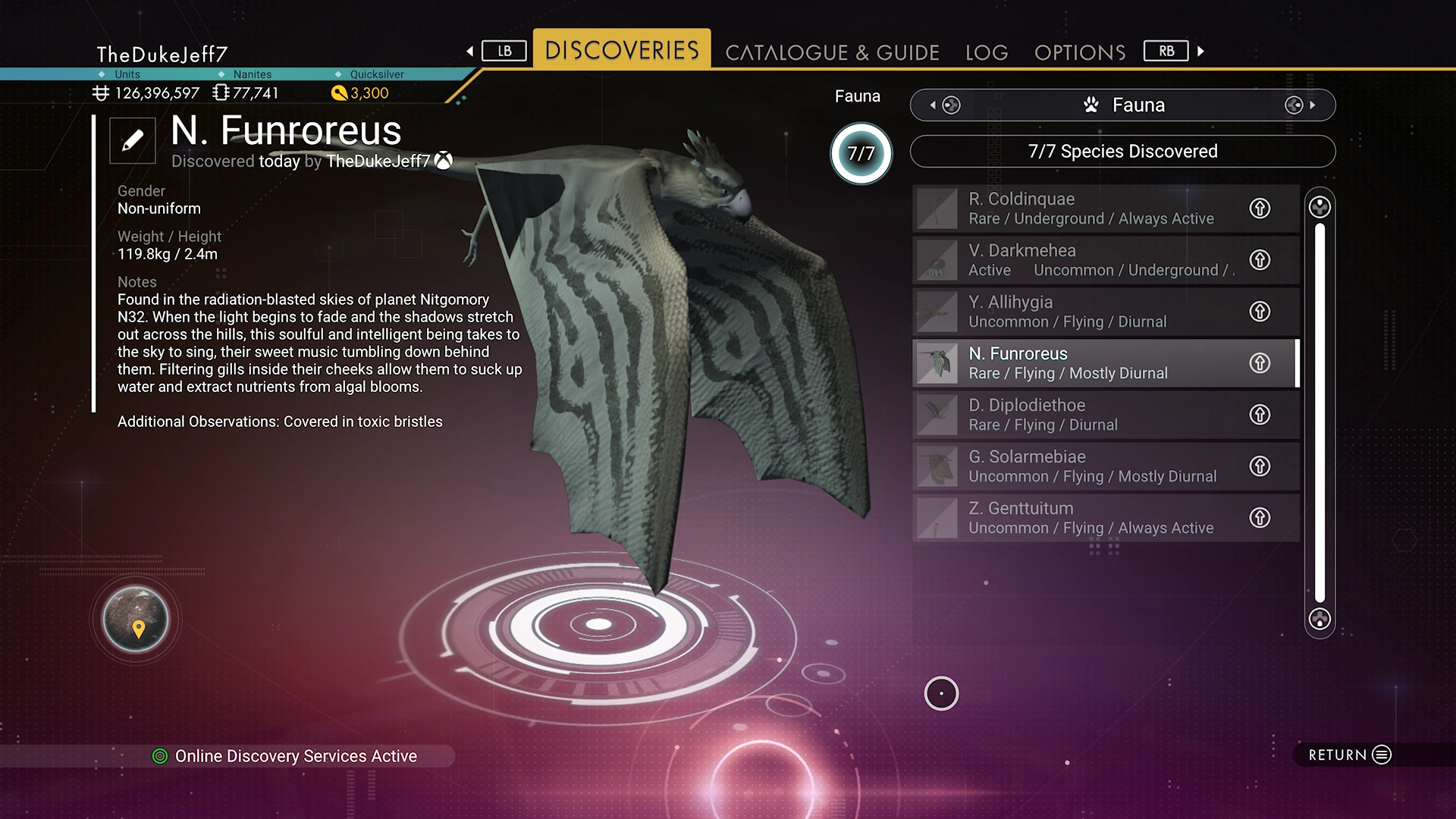Switch Fauna category to the previous one
This screenshot has width=1456, height=819.
[x=944, y=105]
